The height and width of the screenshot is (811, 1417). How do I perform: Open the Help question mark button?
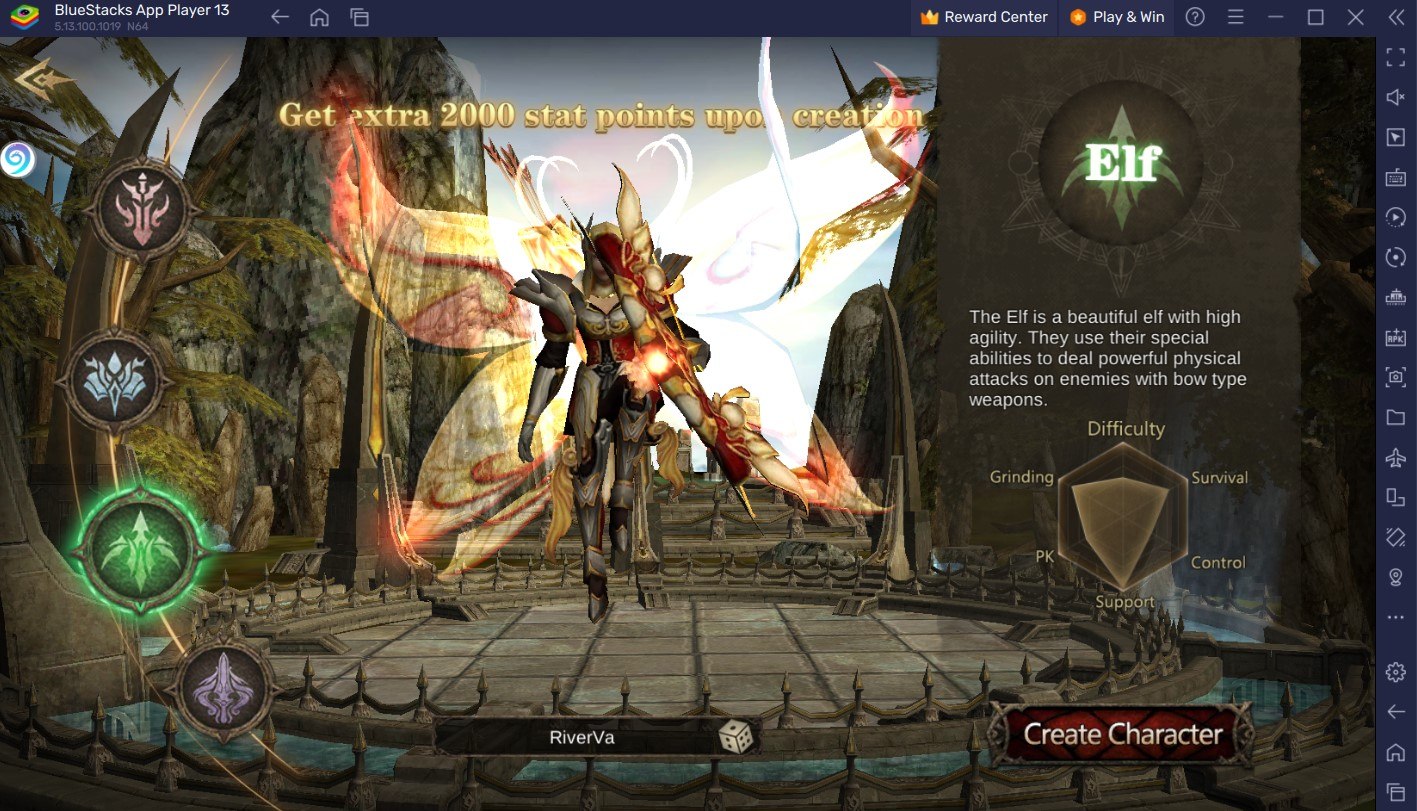pos(1194,17)
